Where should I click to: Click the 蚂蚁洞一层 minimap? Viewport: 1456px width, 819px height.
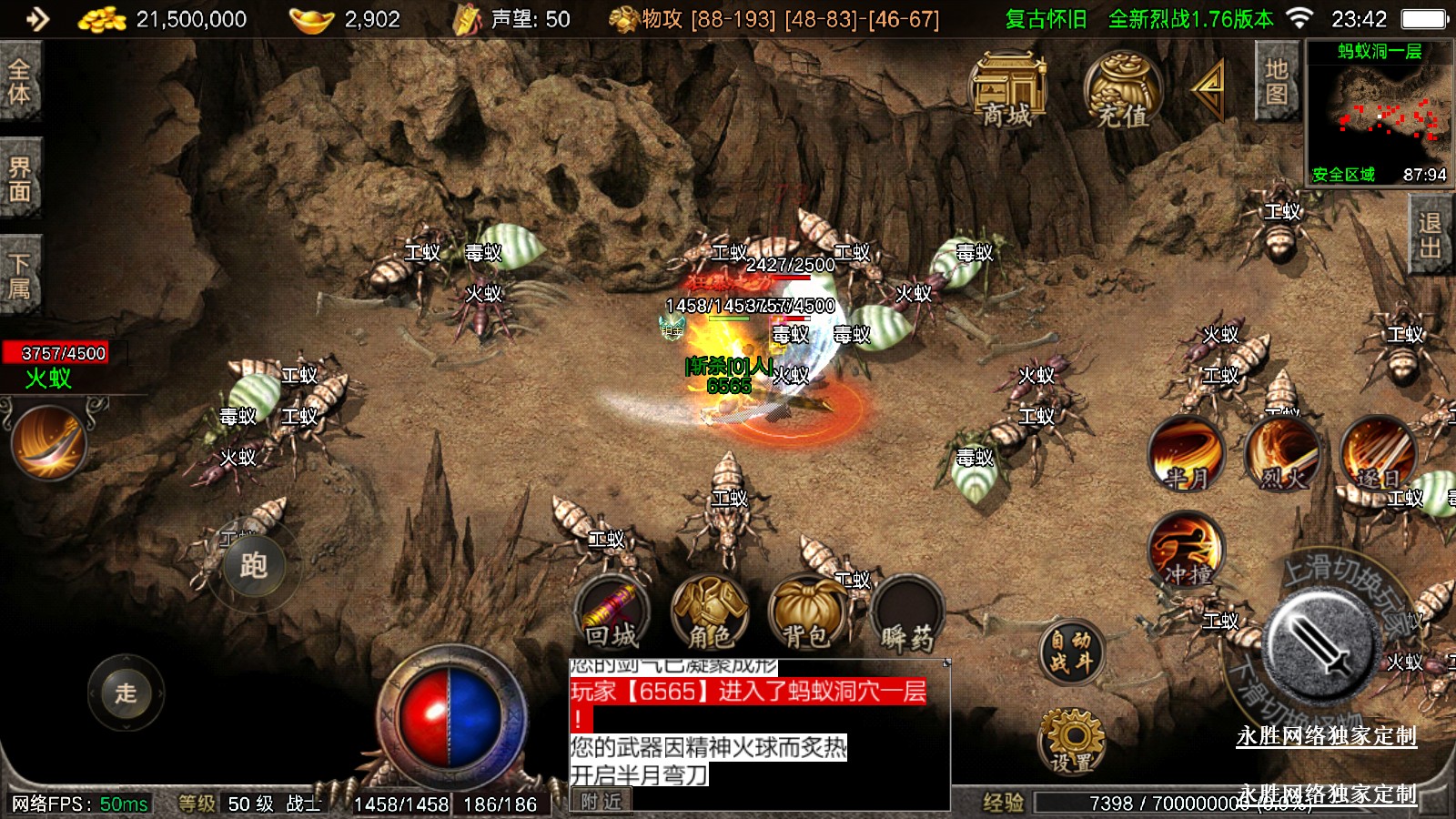(1379, 114)
